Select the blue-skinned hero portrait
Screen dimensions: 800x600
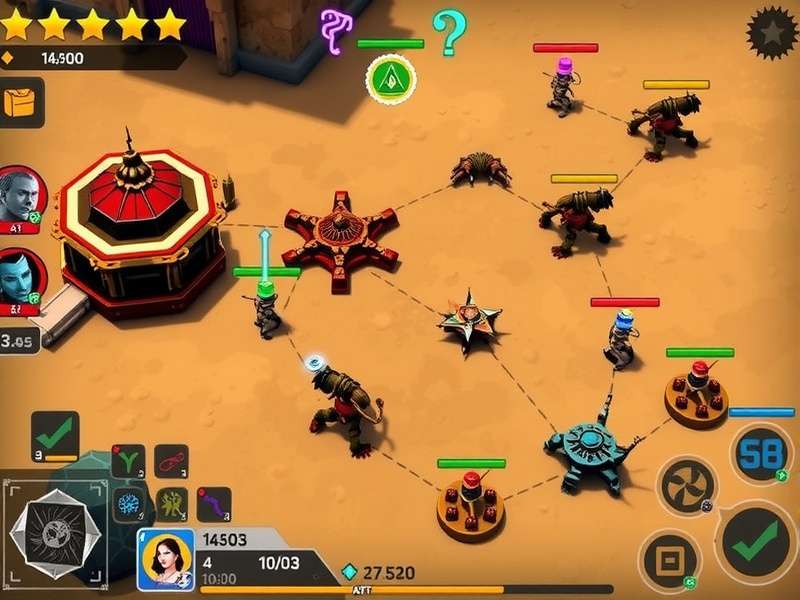click(18, 277)
